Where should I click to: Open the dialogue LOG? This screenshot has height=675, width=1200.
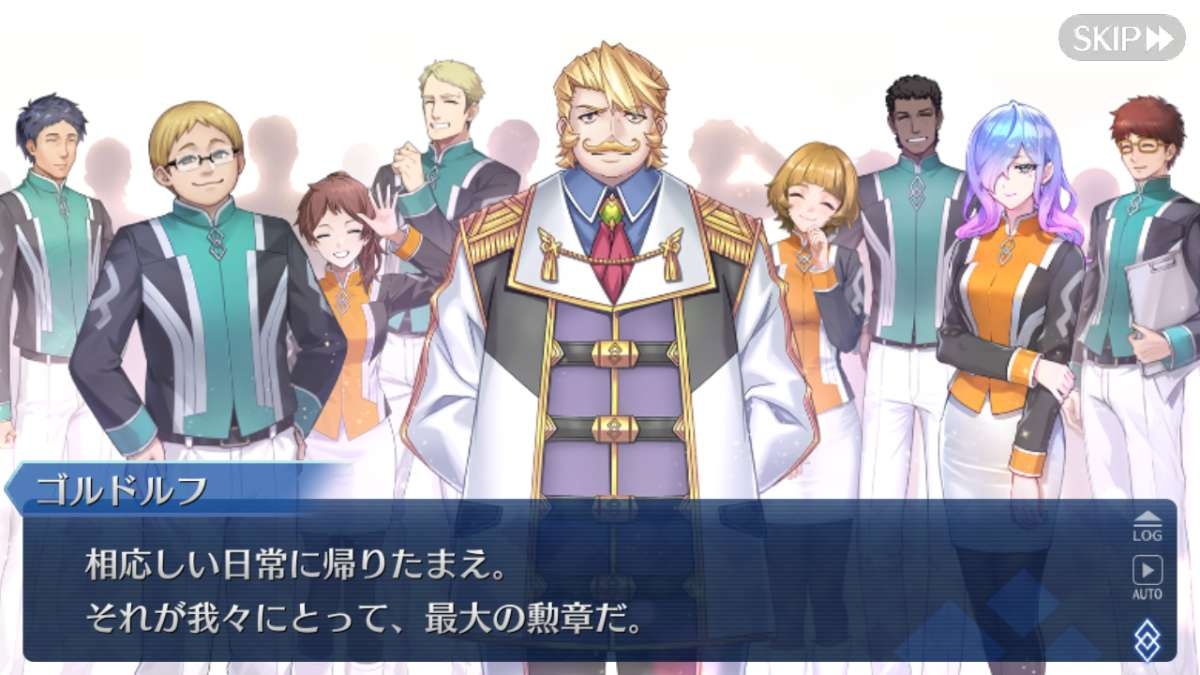(x=1147, y=526)
